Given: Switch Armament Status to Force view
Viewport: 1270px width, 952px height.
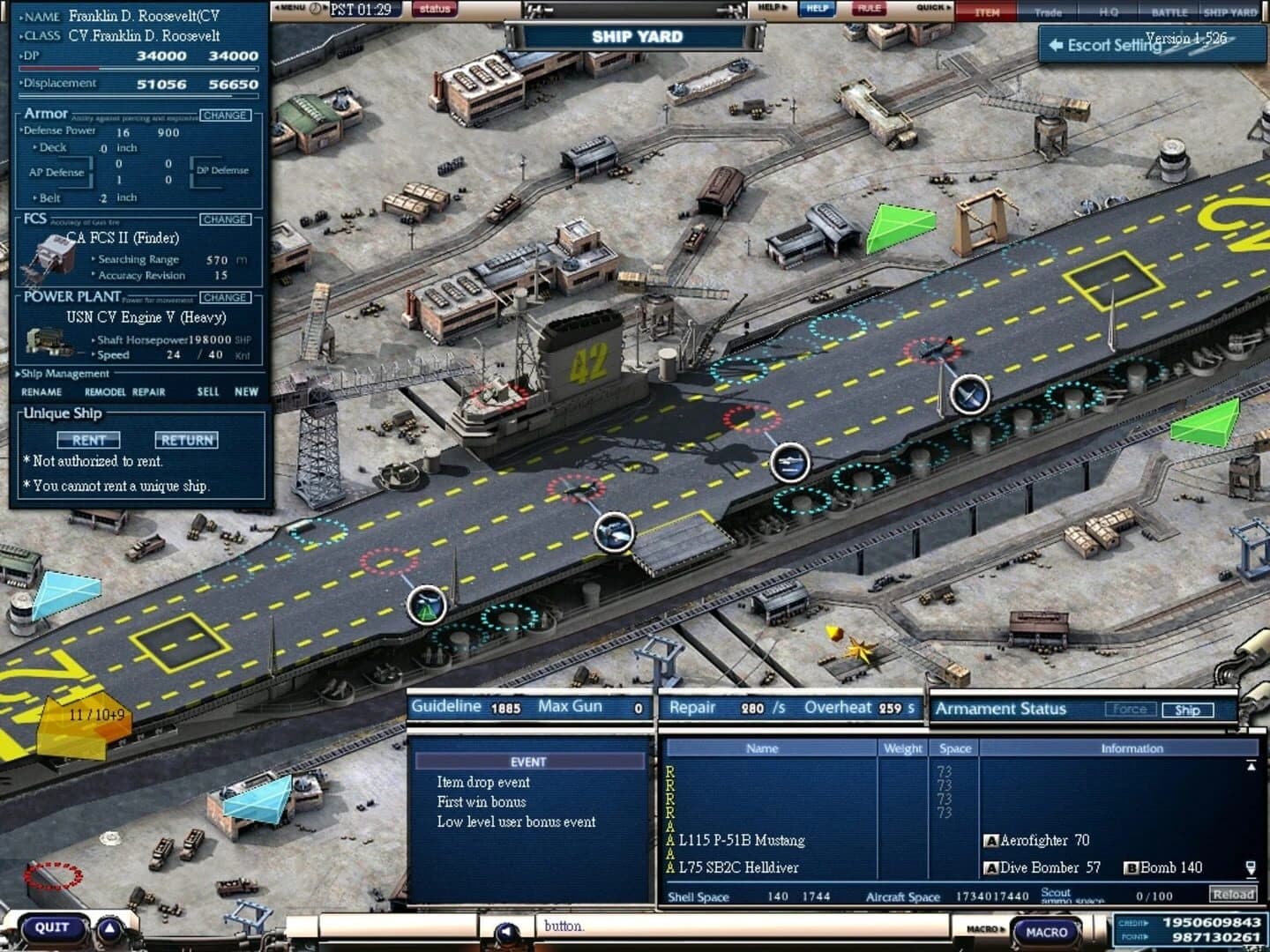Looking at the screenshot, I should coord(1132,708).
